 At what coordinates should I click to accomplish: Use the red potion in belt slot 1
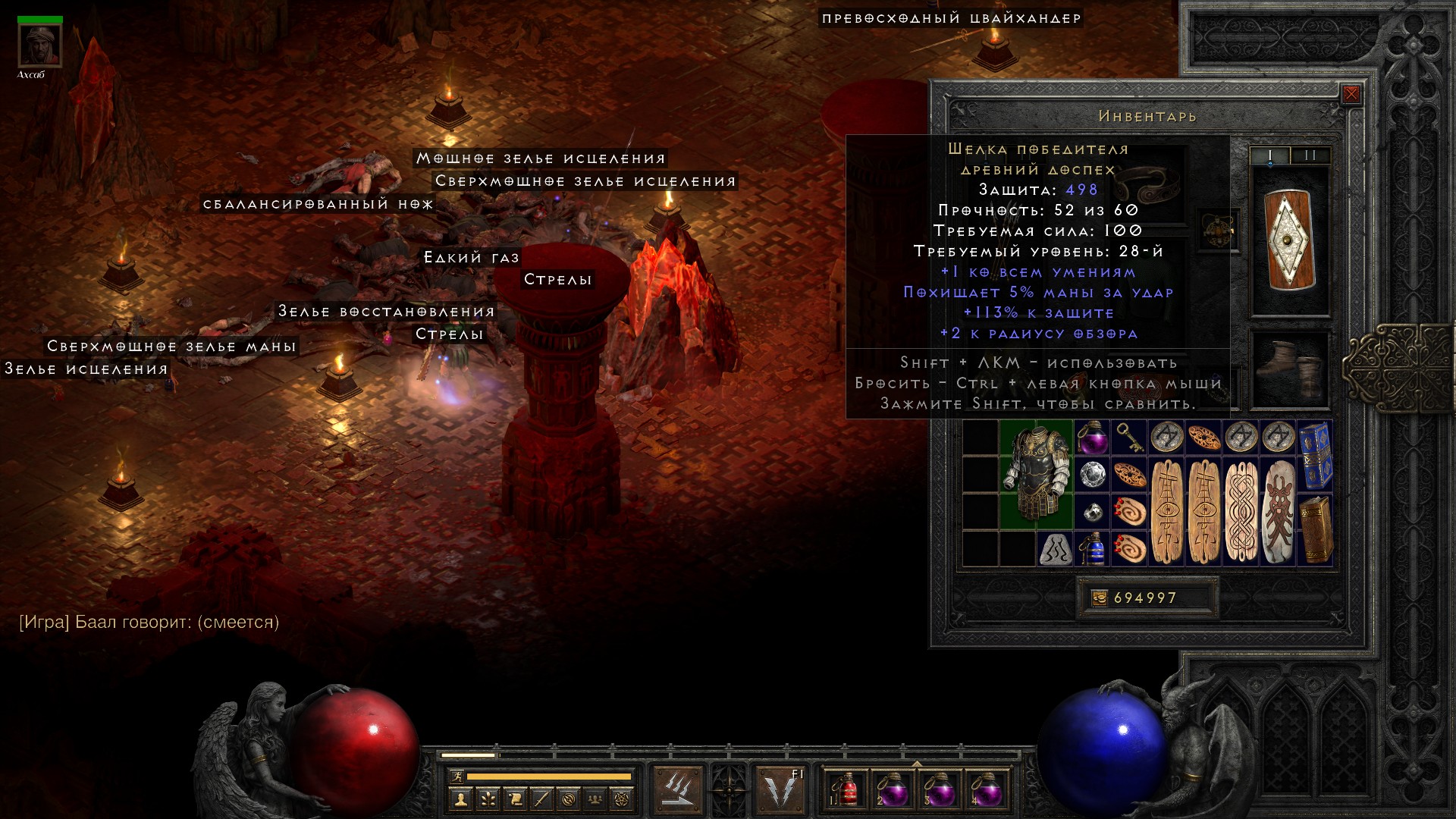coord(846,790)
